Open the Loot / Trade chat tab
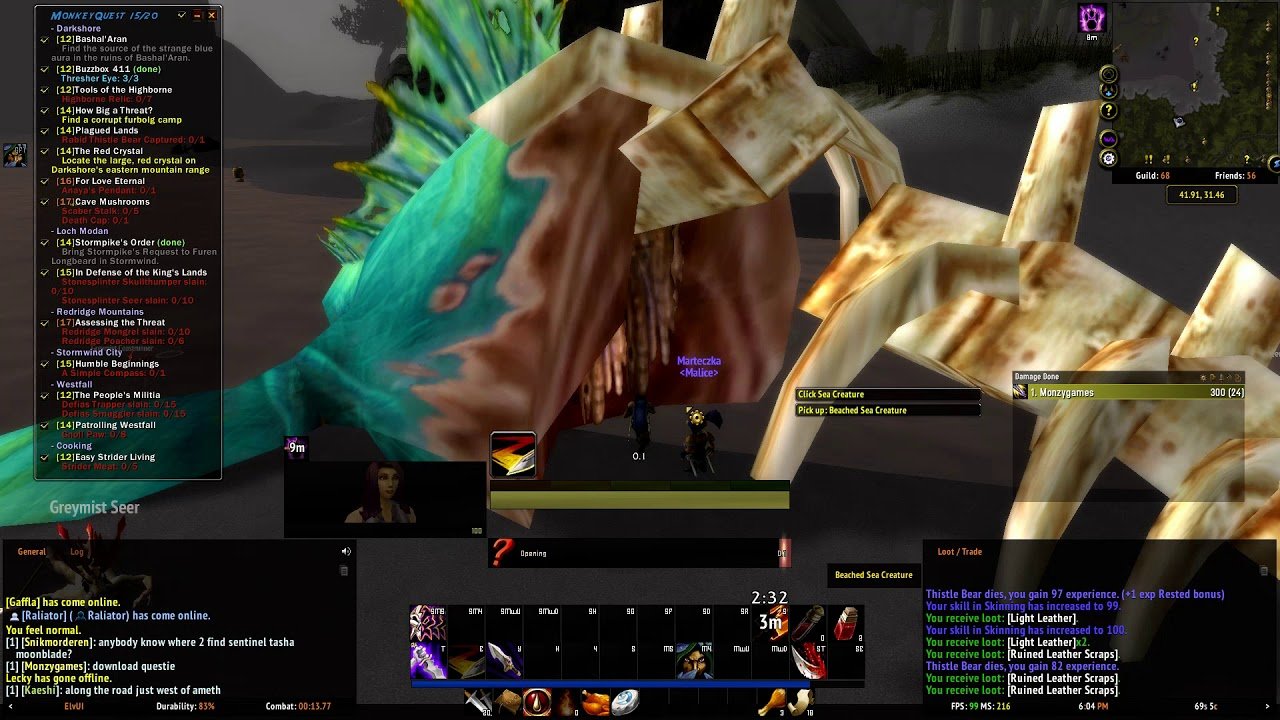Screen dimensions: 1280x720 tap(959, 552)
